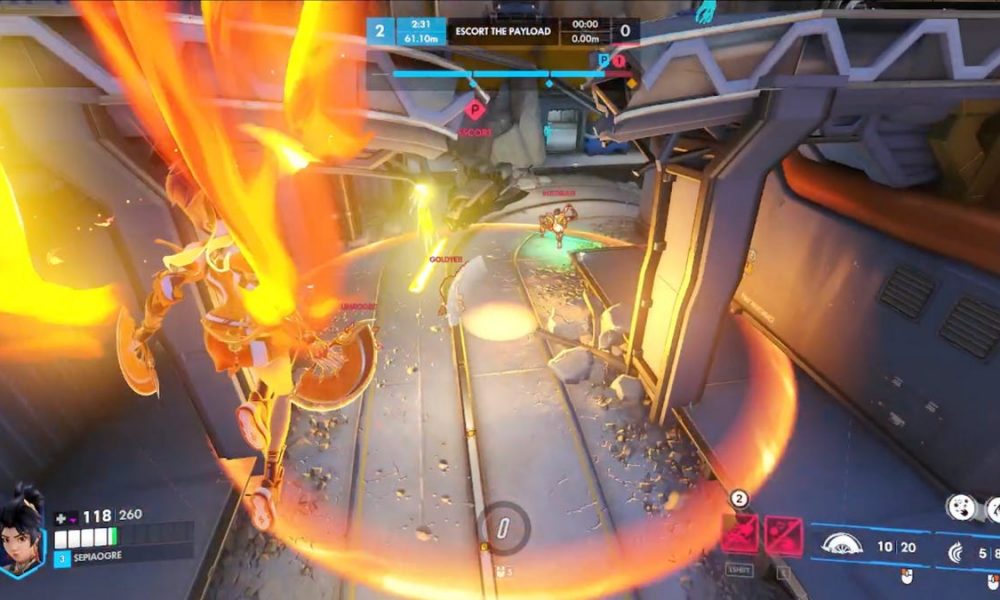Click the Escort the Payload objective banner
Screen dimensions: 1000x600
click(x=502, y=30)
